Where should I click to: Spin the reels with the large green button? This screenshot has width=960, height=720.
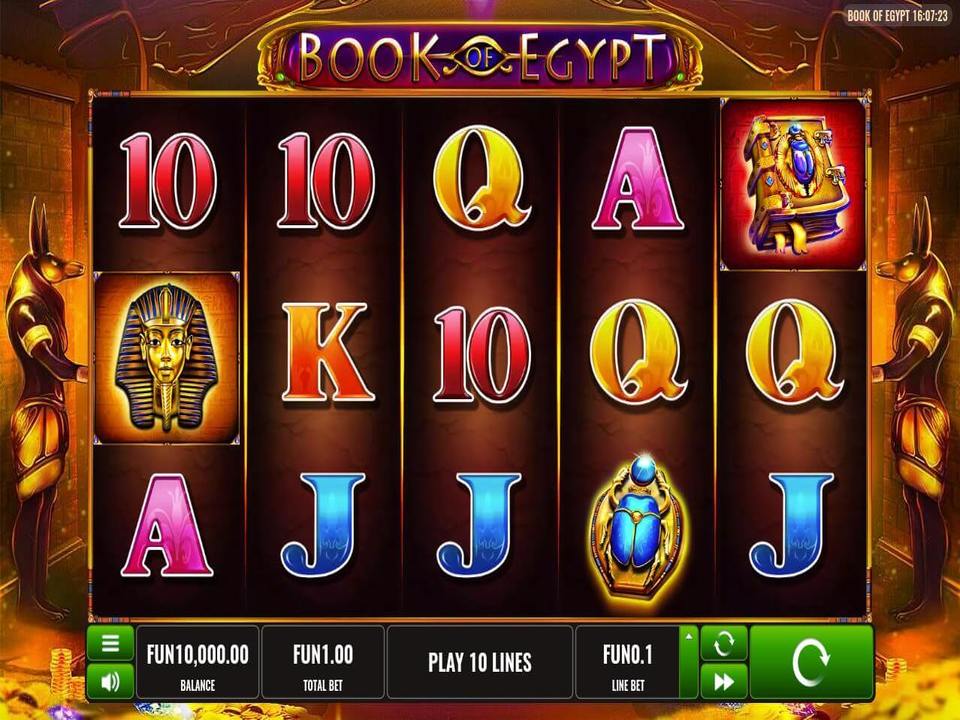[810, 662]
